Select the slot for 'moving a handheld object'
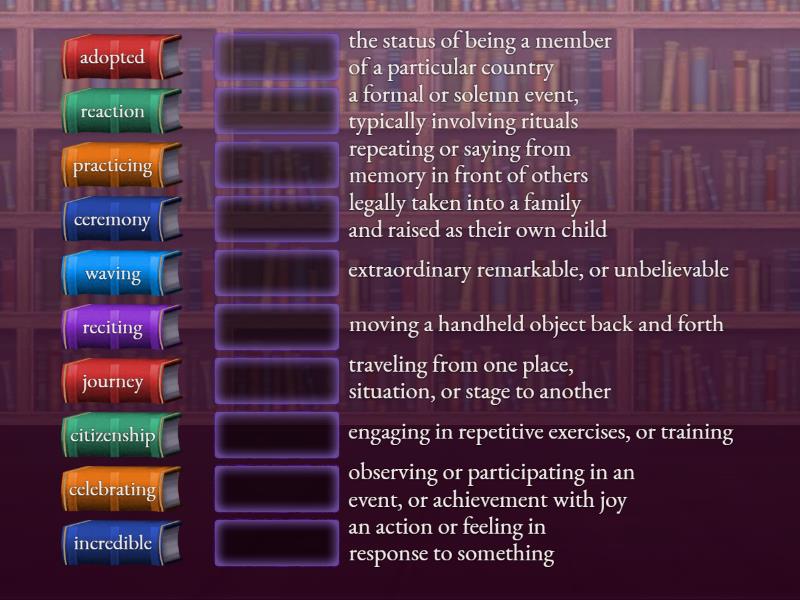Image resolution: width=800 pixels, height=600 pixels. 277,327
